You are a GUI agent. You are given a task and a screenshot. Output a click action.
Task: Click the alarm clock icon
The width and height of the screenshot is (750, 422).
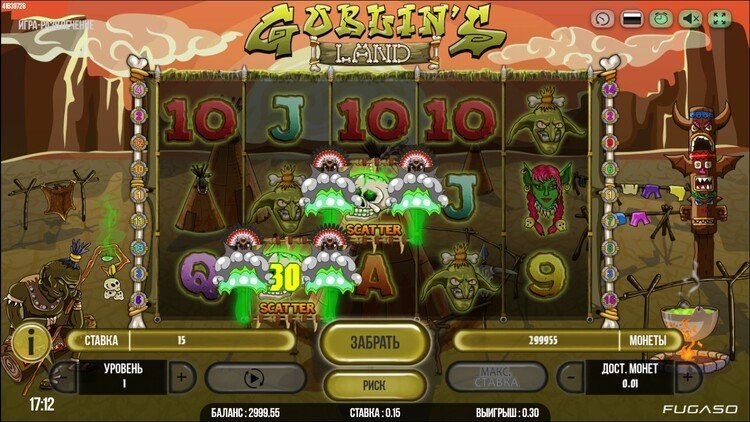660,18
